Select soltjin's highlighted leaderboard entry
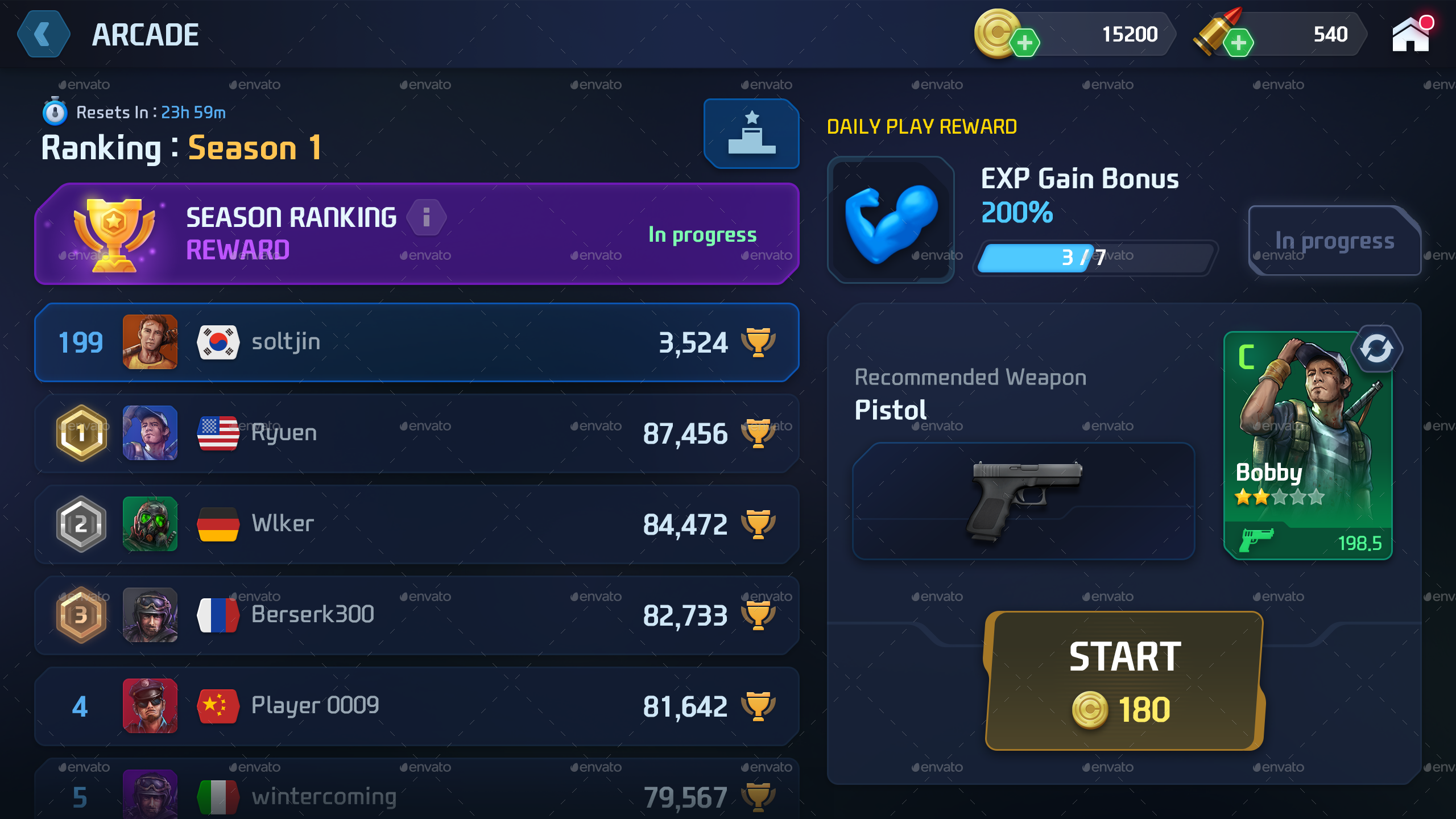The image size is (1456, 819). 415,342
